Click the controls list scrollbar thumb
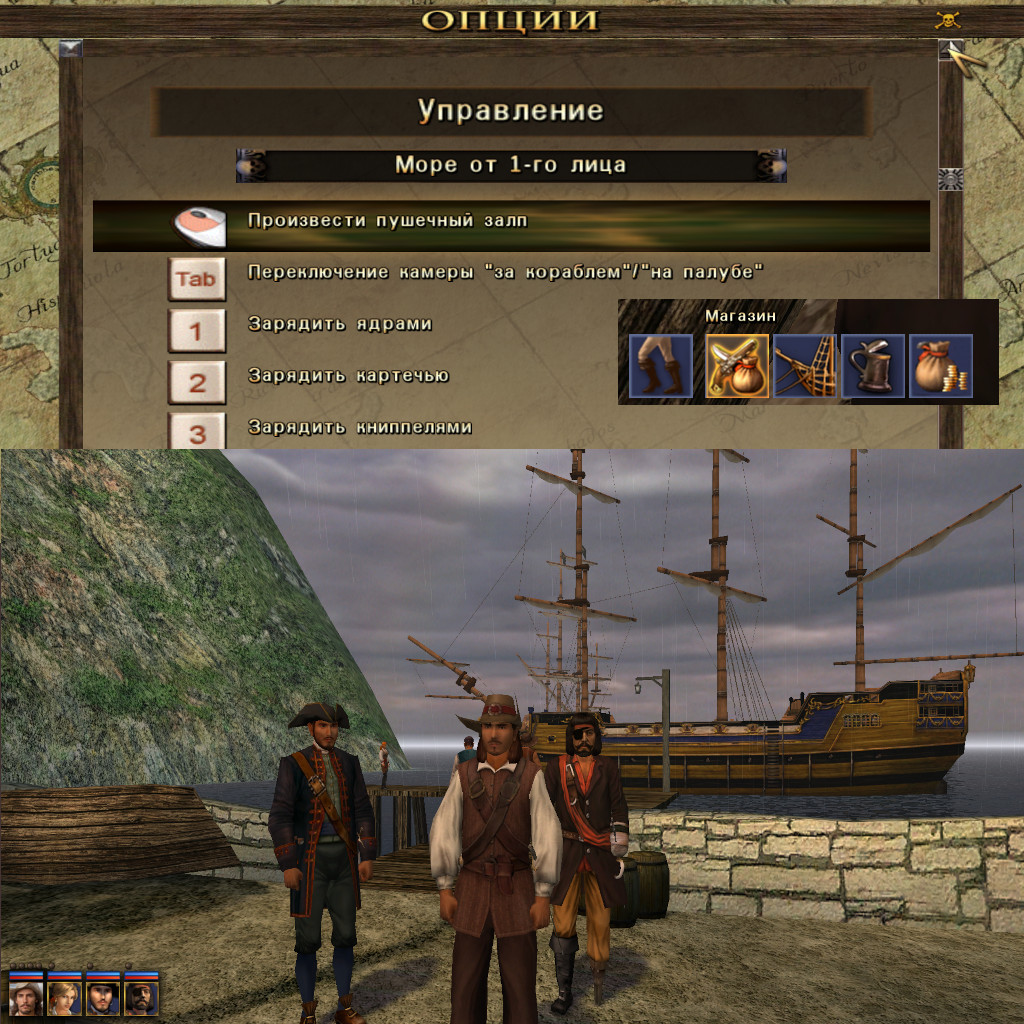The image size is (1024, 1024). (x=950, y=179)
